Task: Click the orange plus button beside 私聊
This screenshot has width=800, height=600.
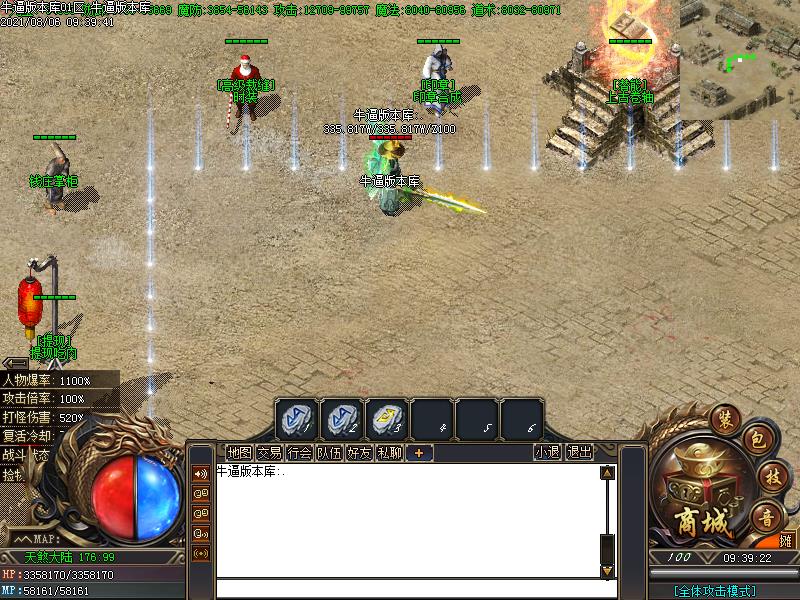Action: click(x=418, y=453)
